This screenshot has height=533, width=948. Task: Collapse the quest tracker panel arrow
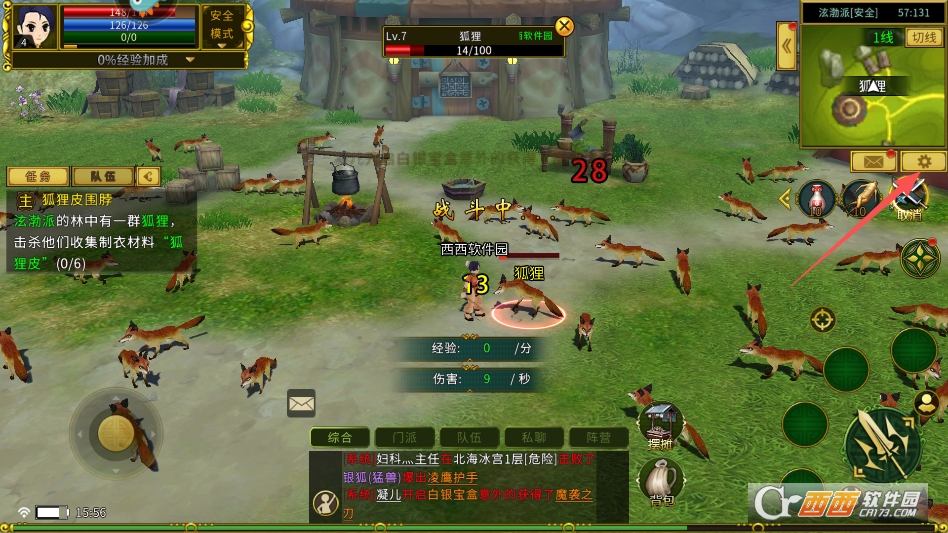(x=149, y=177)
